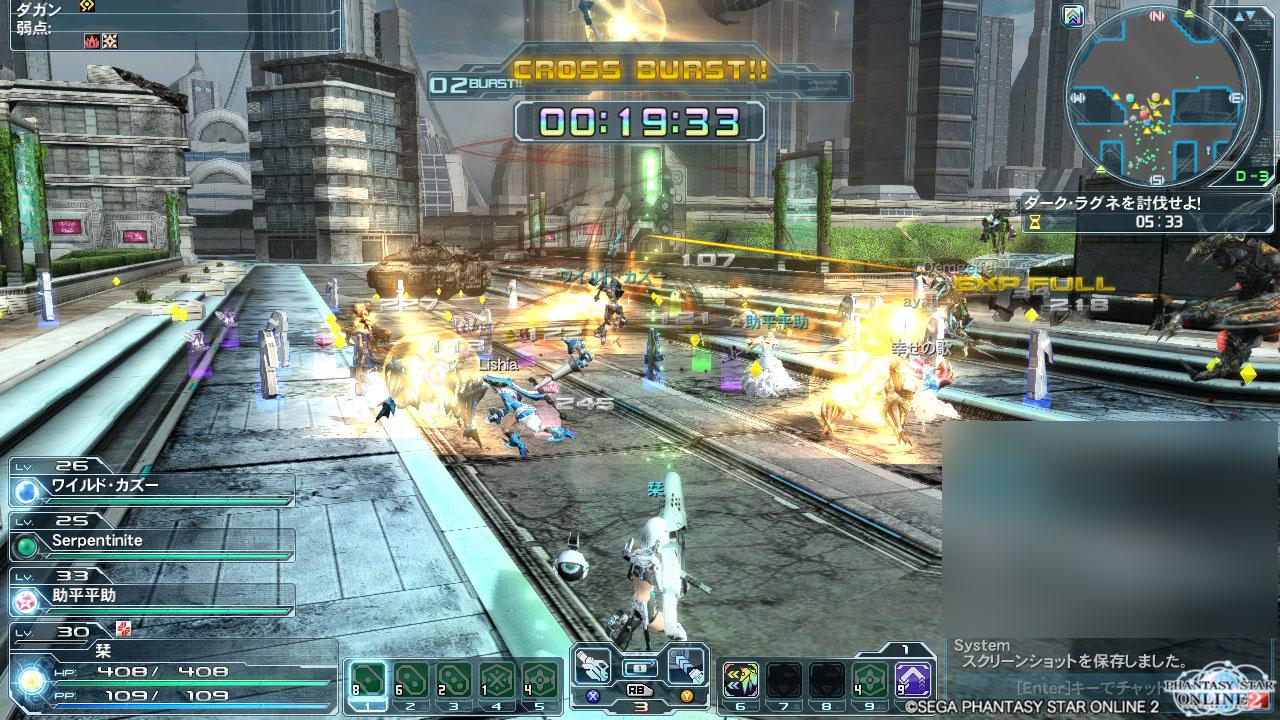This screenshot has width=1280, height=720.
Task: Use the hexagon item in slot 5
Action: click(x=540, y=681)
